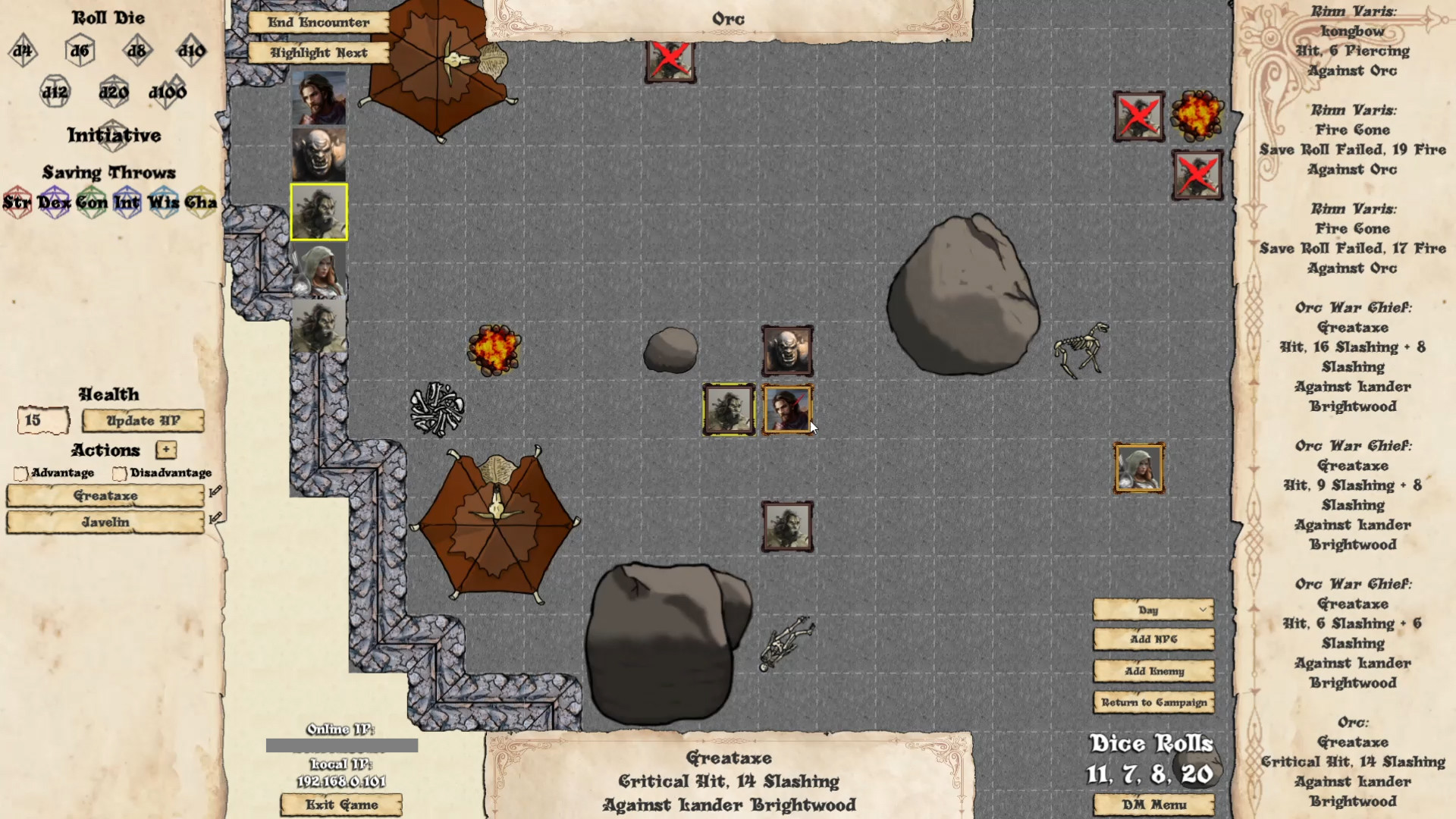Enable the Advantage checkbox
Screen dimensions: 1456x819
21,473
